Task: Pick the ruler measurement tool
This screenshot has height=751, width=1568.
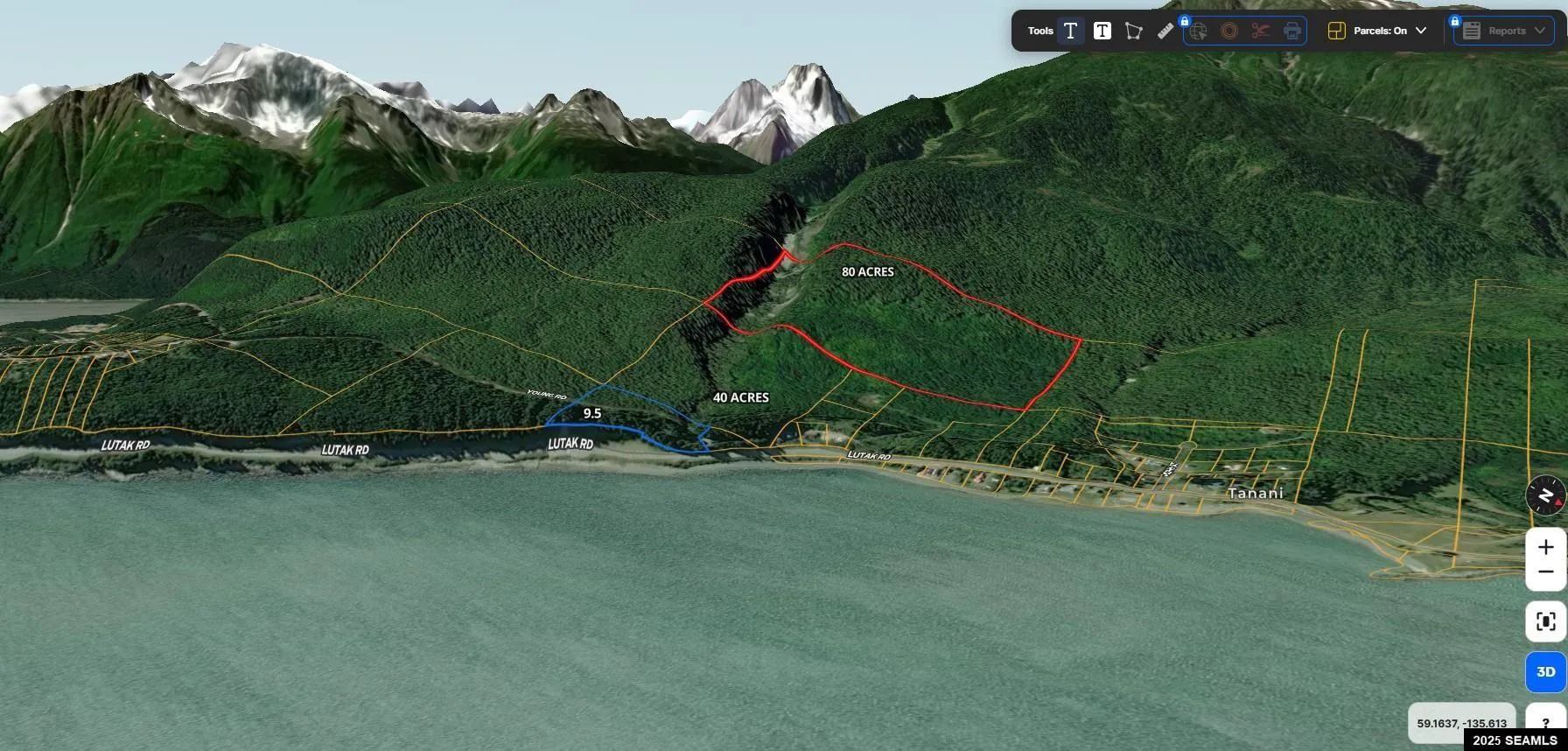Action: pos(1165,31)
